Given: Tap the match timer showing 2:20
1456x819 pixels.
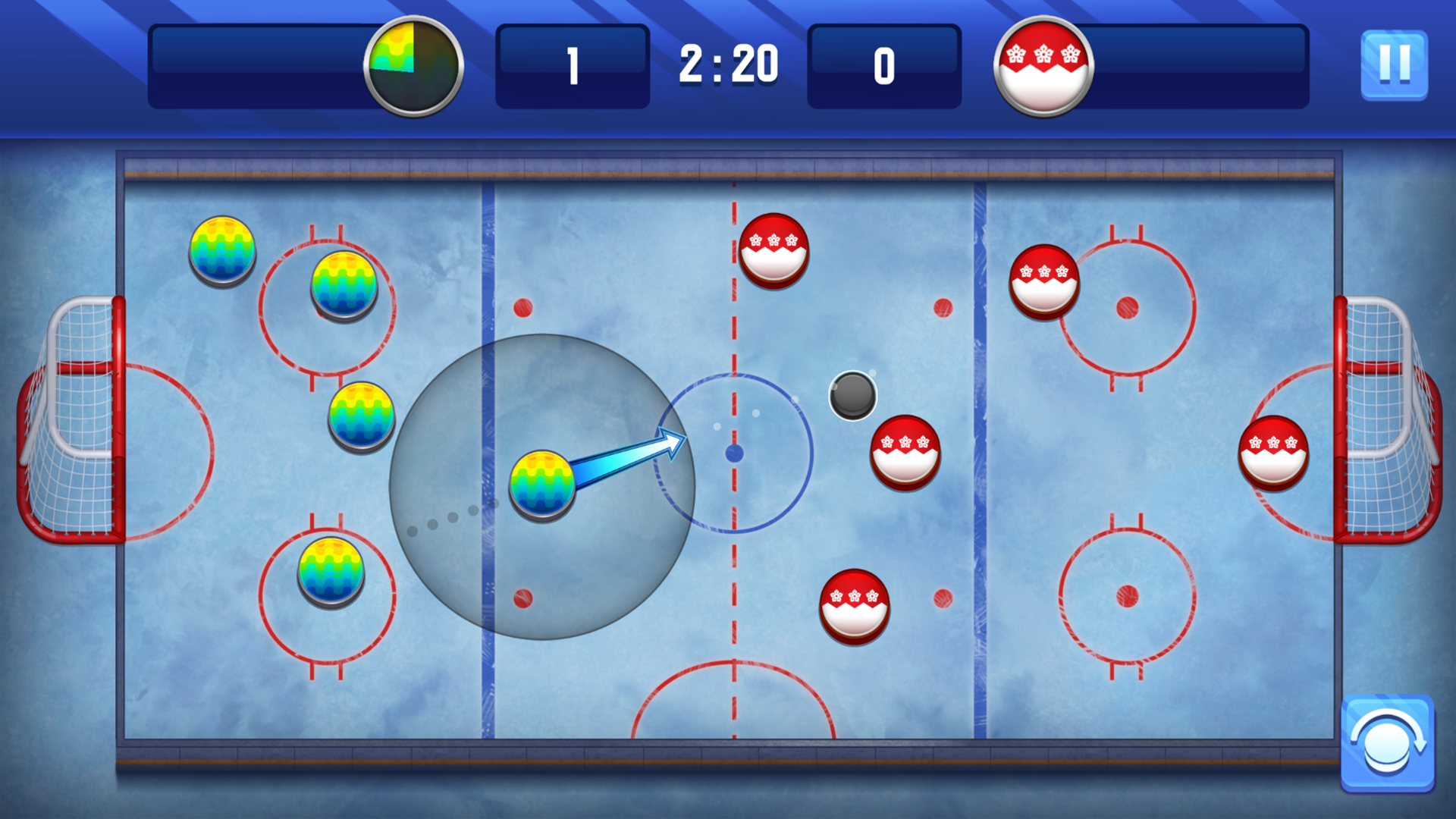Looking at the screenshot, I should pyautogui.click(x=730, y=65).
